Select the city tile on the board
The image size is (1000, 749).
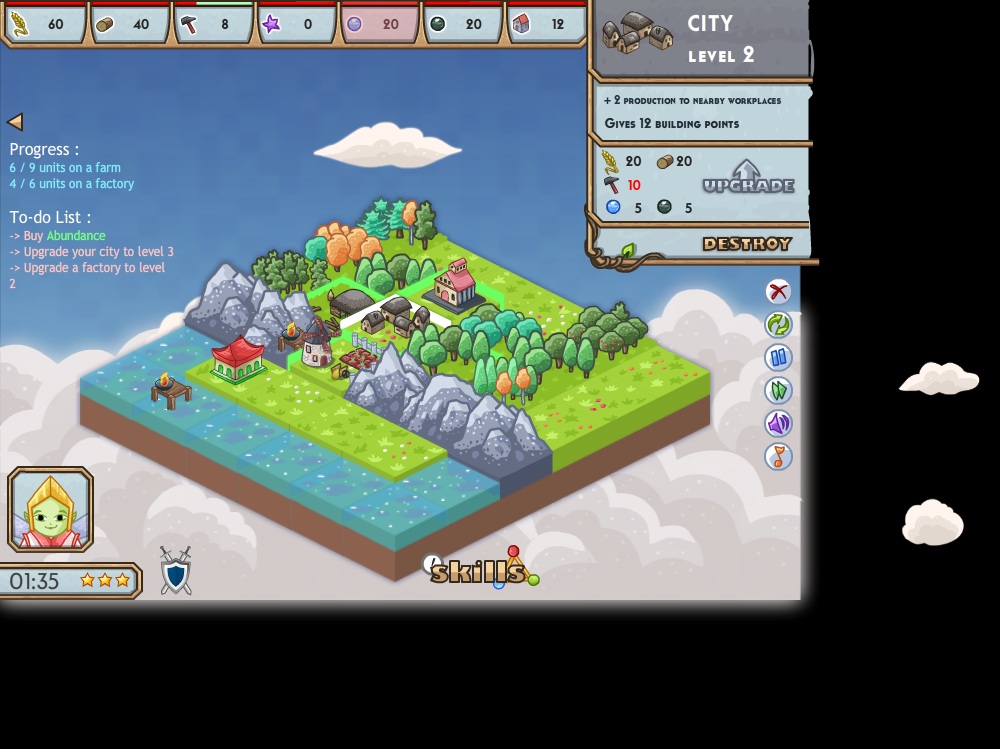395,316
